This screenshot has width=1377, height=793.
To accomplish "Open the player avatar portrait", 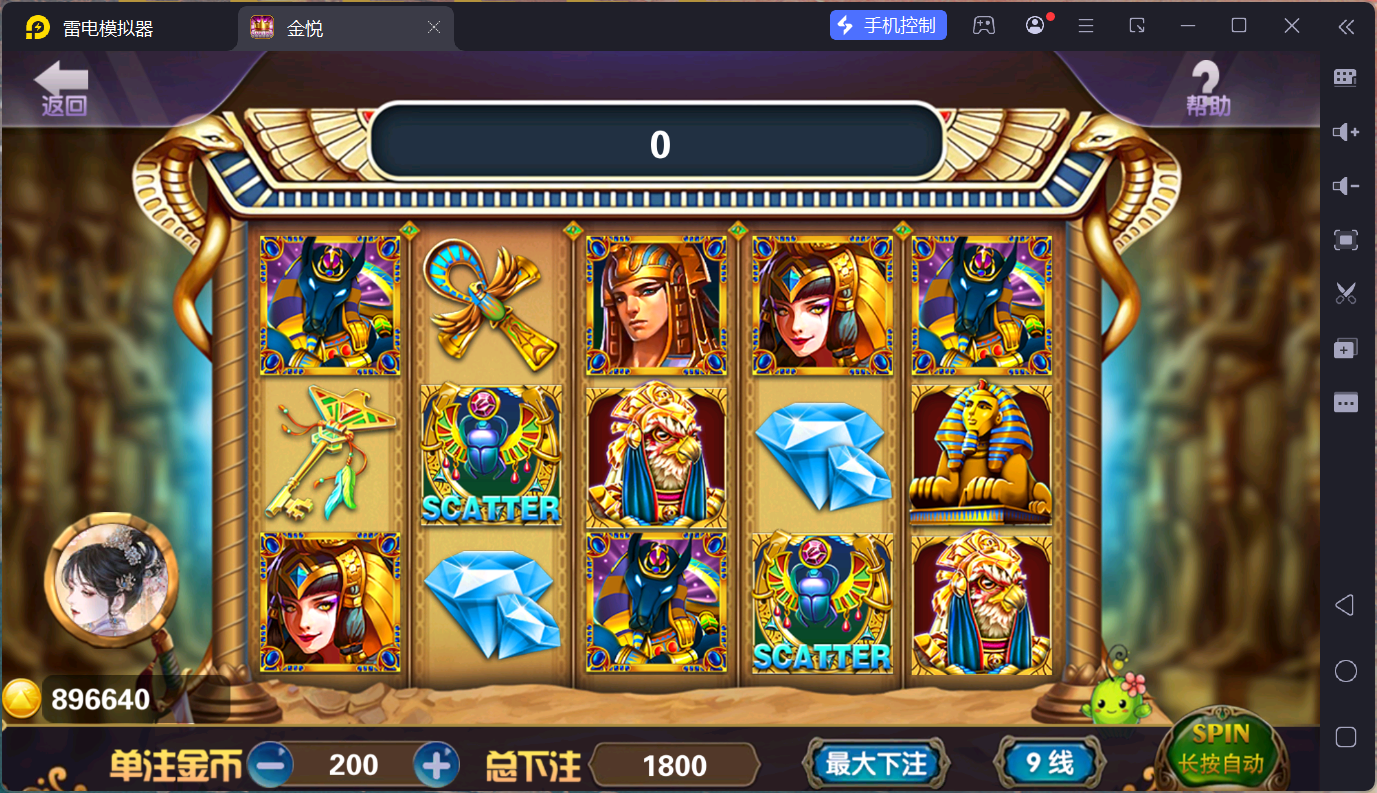I will coord(111,580).
